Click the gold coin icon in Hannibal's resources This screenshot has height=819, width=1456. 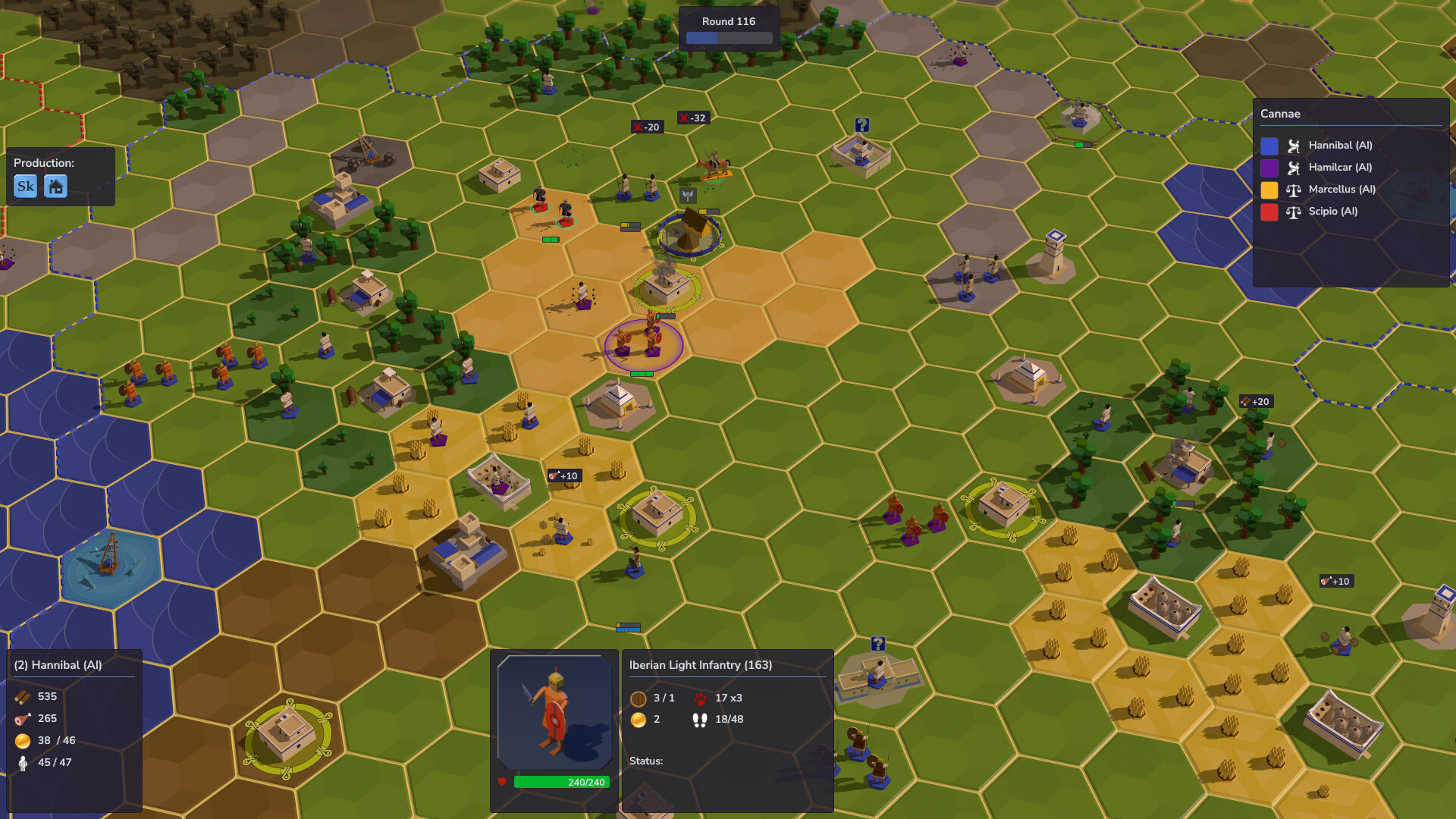(x=21, y=740)
